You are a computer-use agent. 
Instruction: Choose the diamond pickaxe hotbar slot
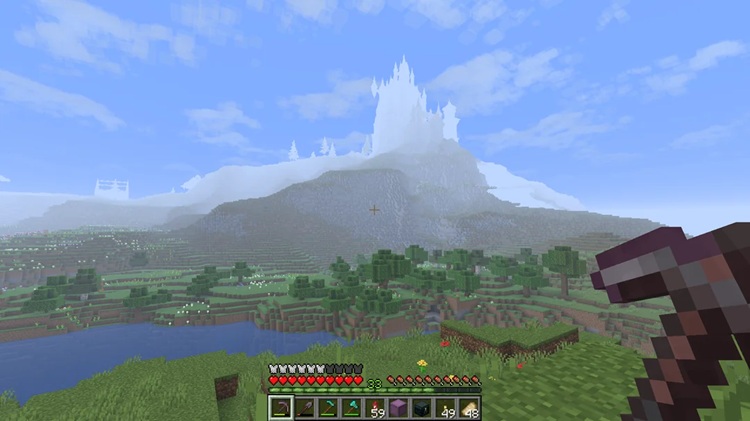point(327,408)
